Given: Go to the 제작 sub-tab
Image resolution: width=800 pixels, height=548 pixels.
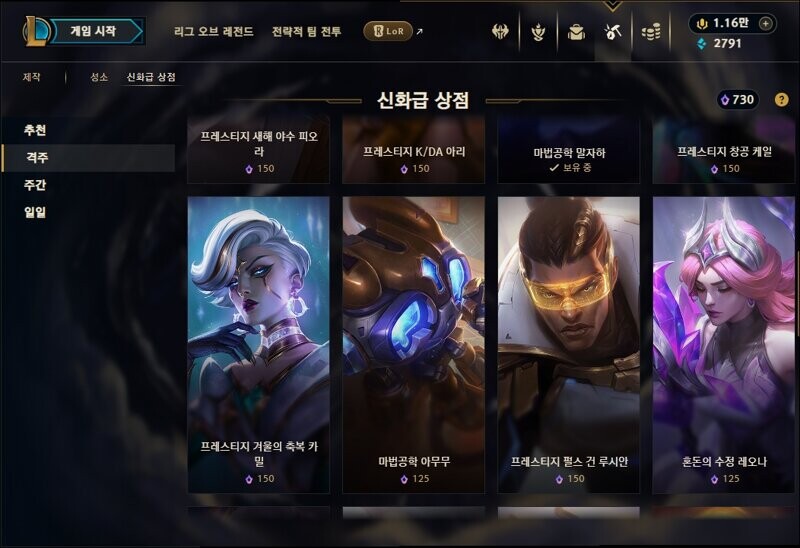Looking at the screenshot, I should click(x=33, y=77).
